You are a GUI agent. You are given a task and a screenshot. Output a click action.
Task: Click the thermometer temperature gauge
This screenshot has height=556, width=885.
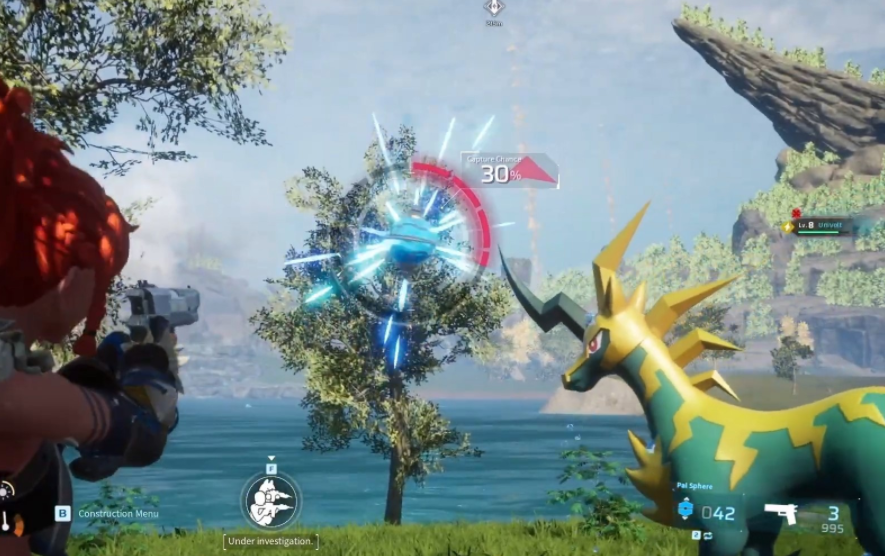7,520
